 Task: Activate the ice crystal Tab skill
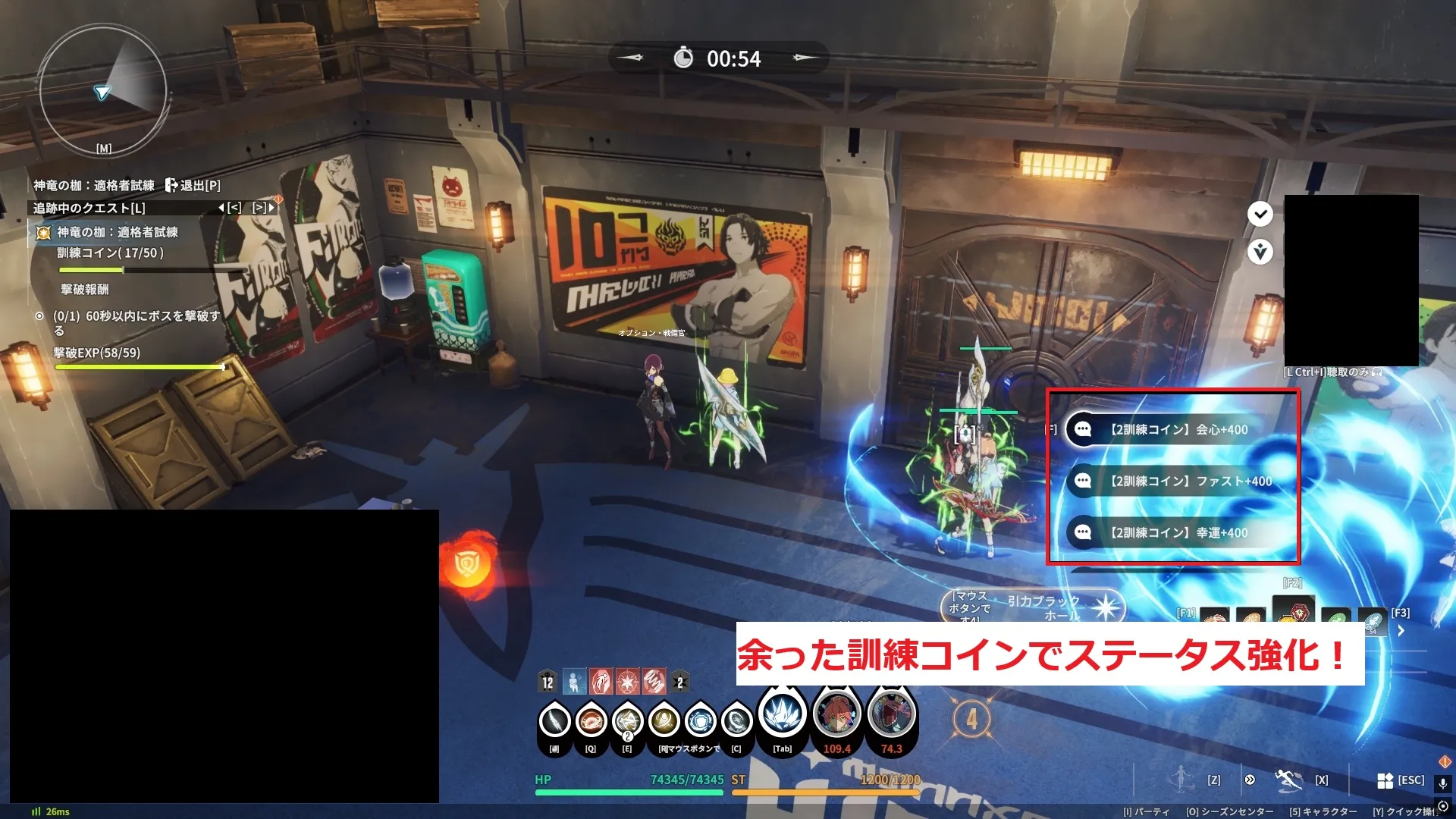pos(782,714)
